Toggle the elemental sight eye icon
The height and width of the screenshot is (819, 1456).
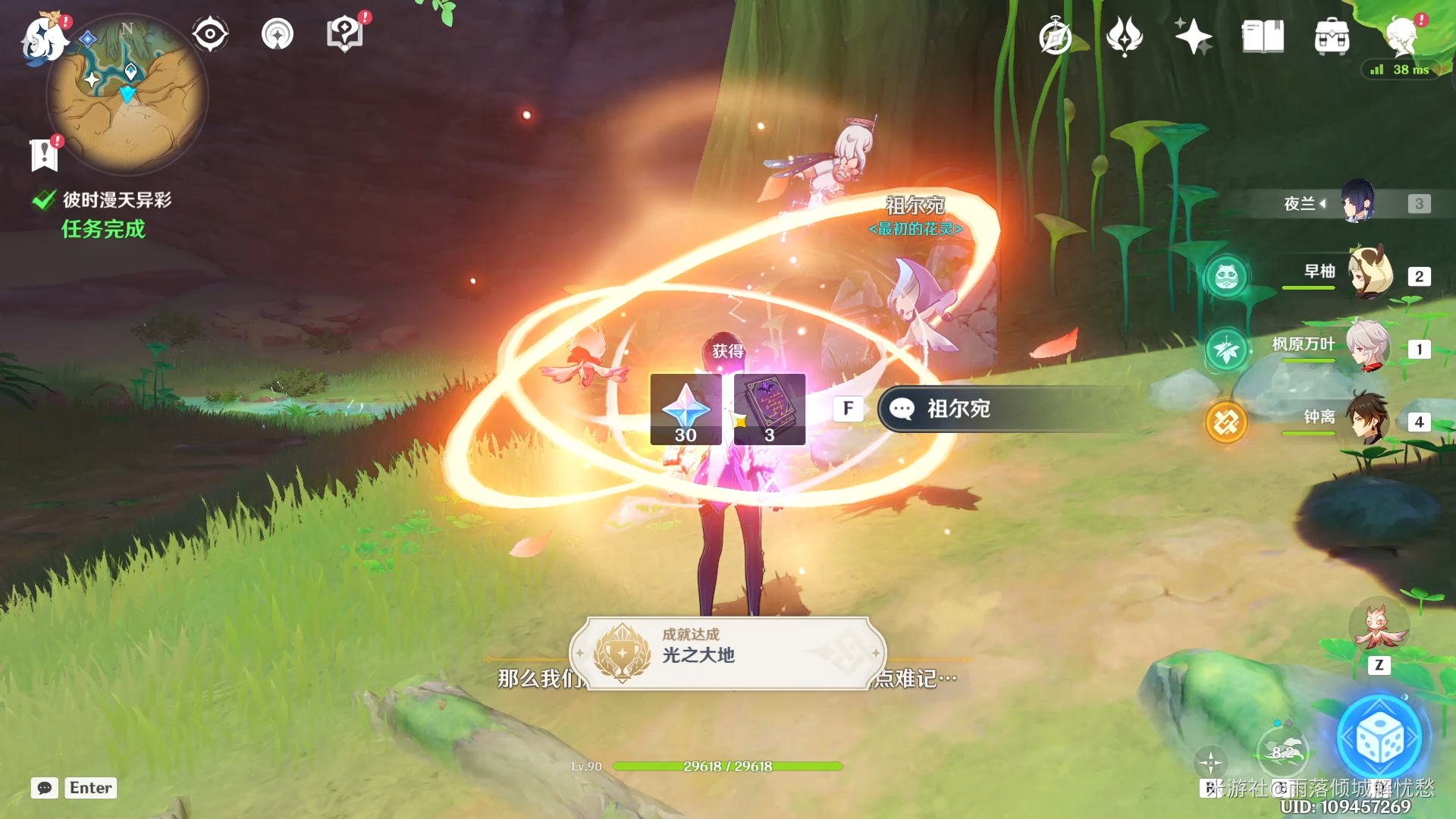pos(210,34)
